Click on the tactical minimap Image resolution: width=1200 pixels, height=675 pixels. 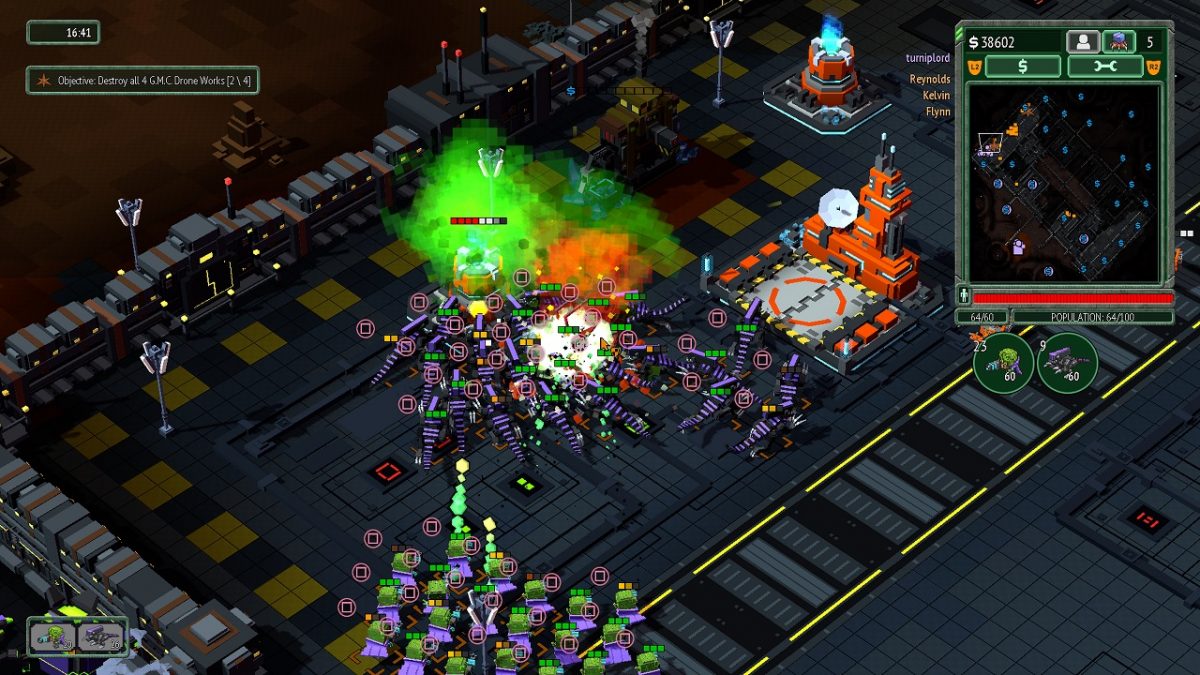pyautogui.click(x=1064, y=182)
